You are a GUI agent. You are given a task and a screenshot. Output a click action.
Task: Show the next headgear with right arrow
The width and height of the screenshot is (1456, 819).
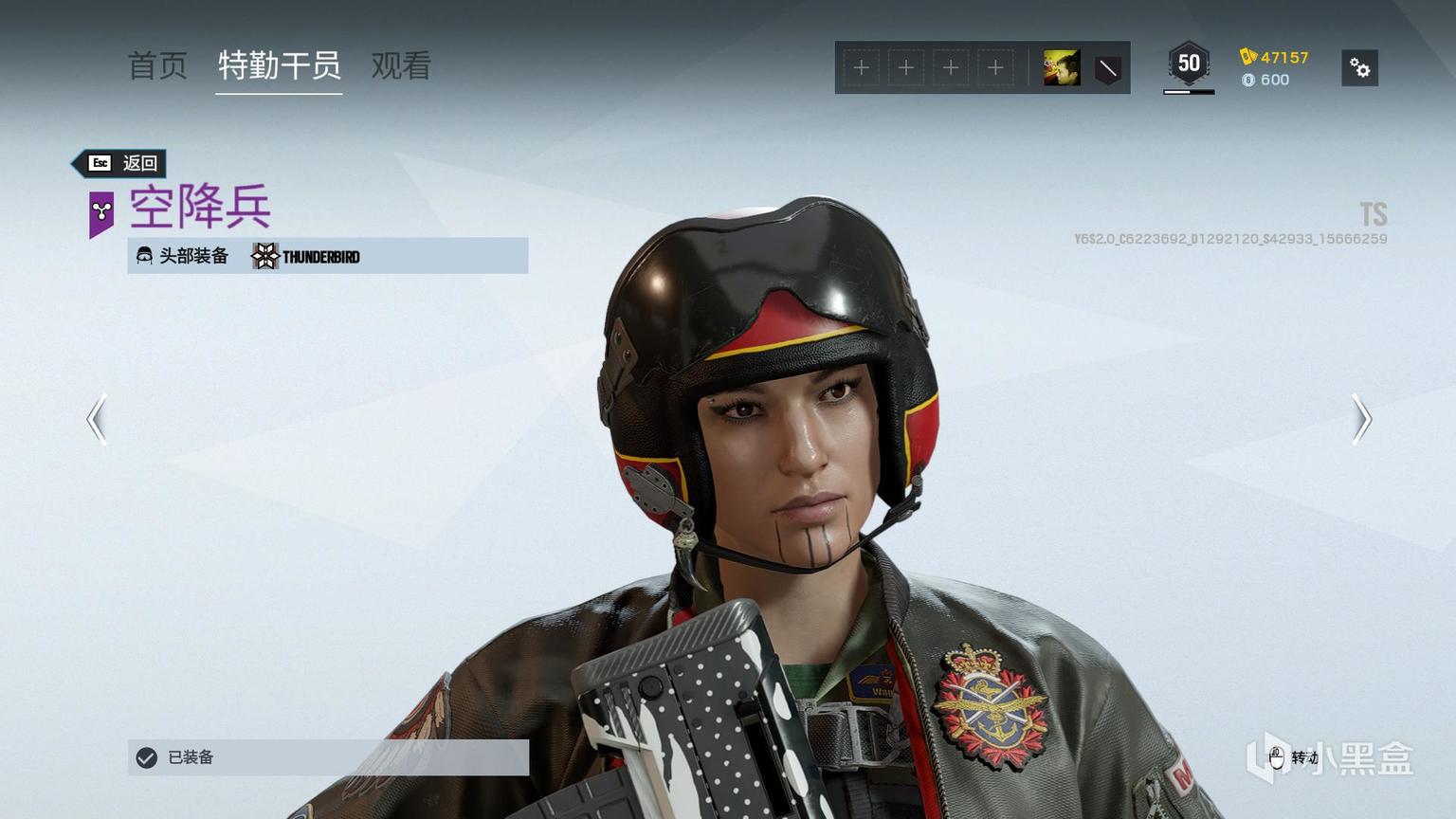pyautogui.click(x=1361, y=419)
